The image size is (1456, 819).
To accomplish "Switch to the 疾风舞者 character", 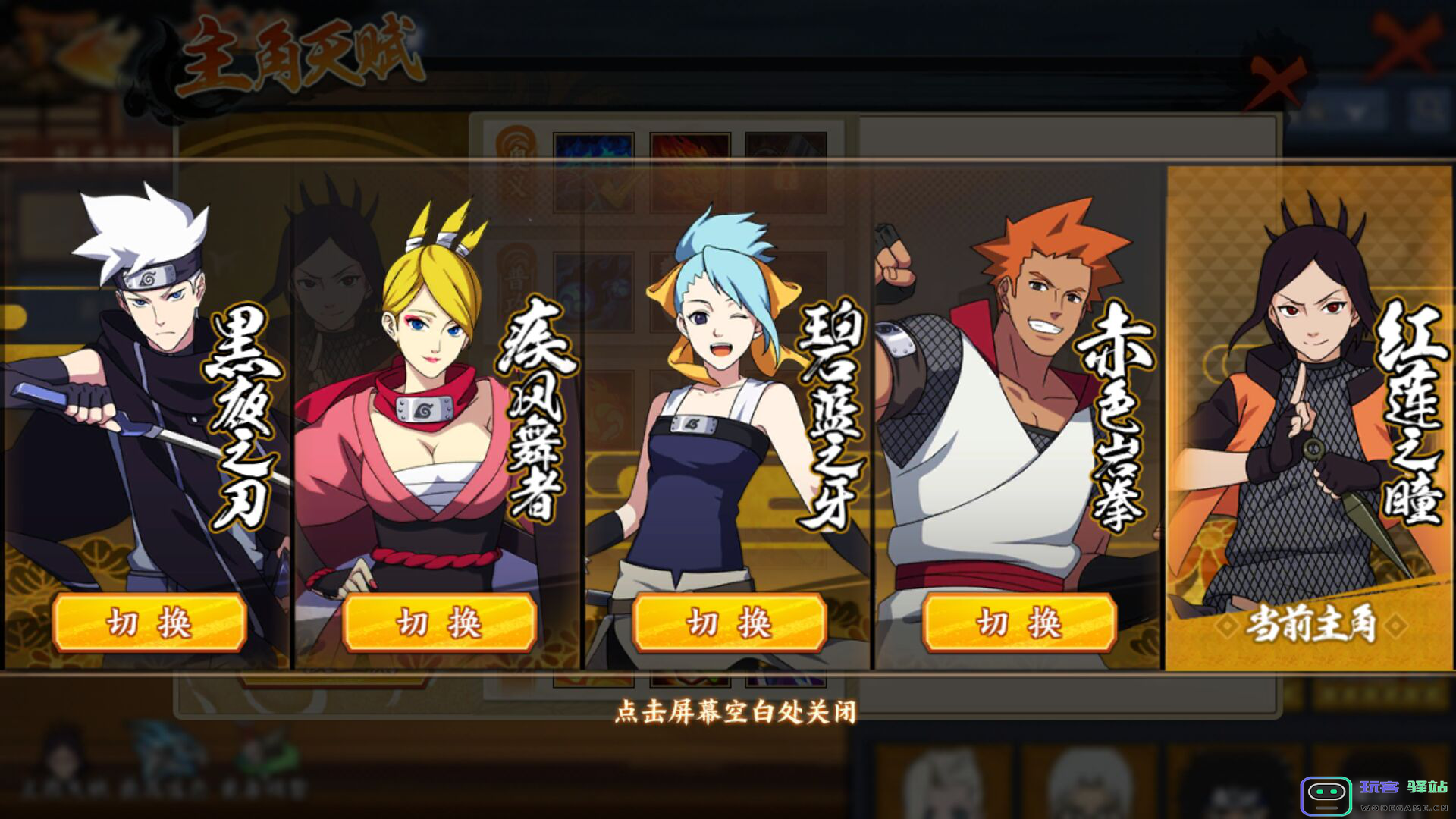I will click(x=439, y=623).
